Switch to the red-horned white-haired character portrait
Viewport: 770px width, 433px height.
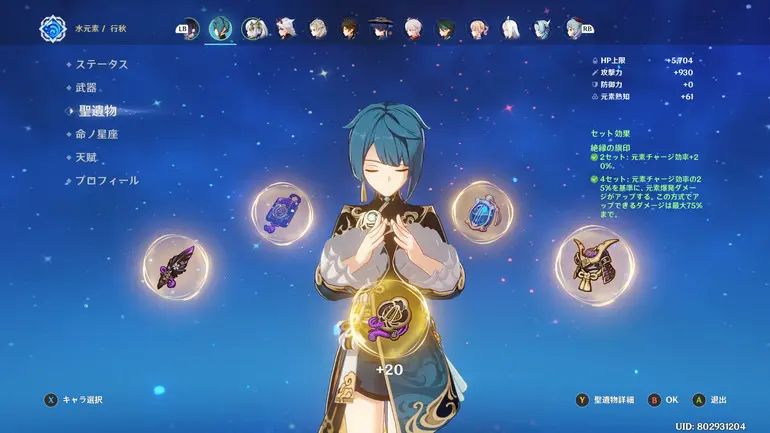286,28
